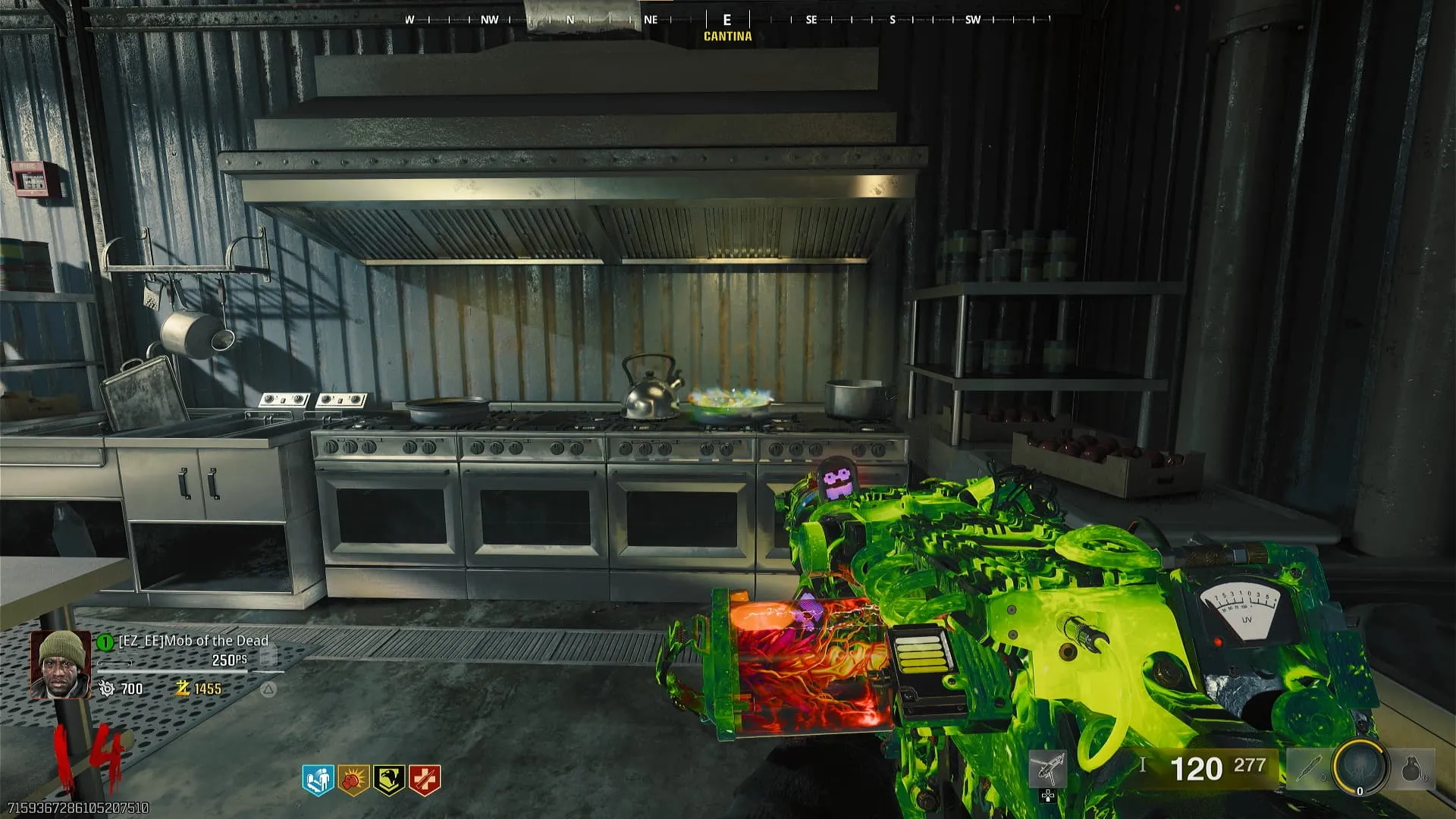
Task: Click the blue Quick Revive perk icon
Action: [318, 780]
